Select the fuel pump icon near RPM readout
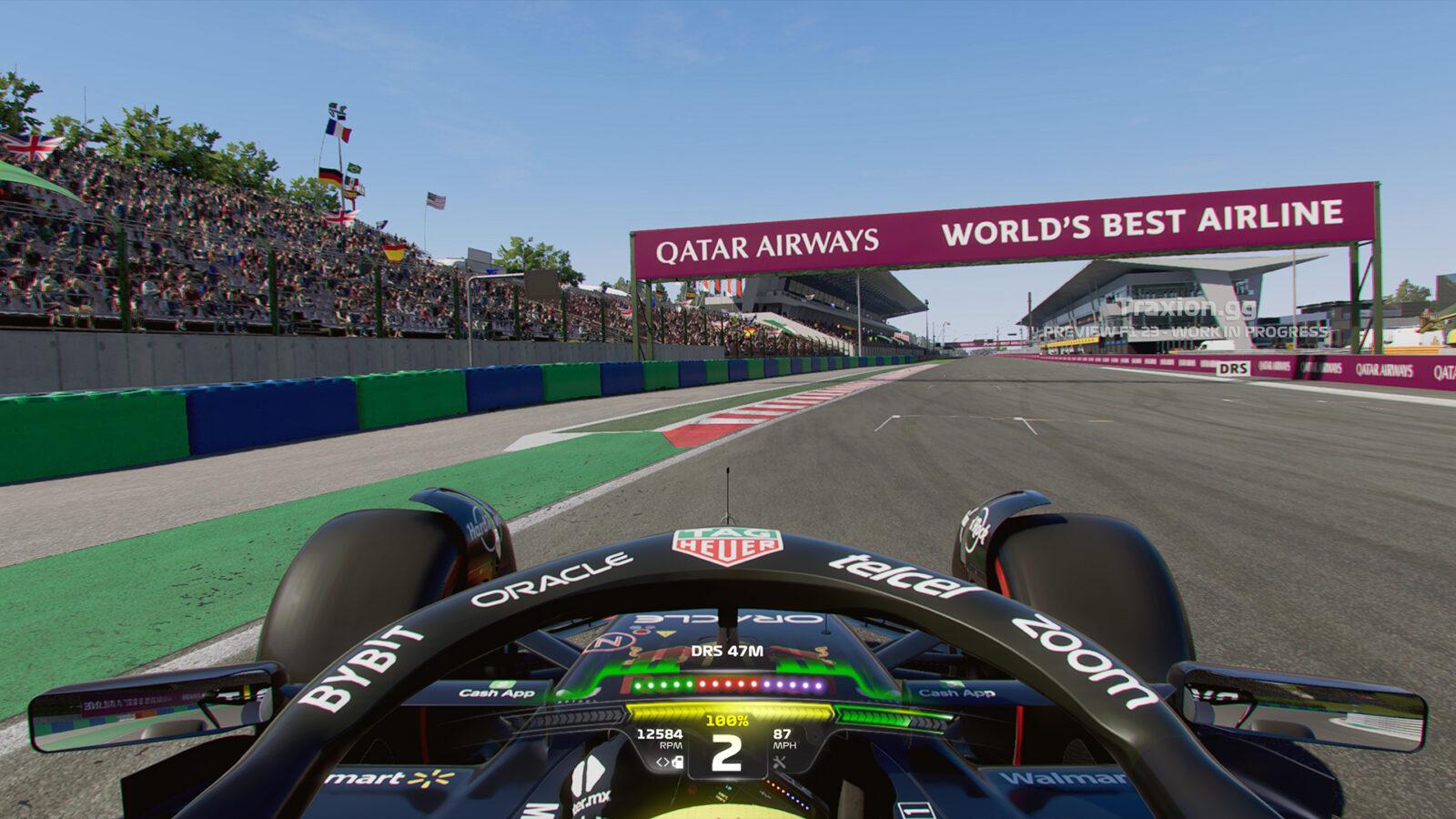The height and width of the screenshot is (819, 1456). (677, 763)
